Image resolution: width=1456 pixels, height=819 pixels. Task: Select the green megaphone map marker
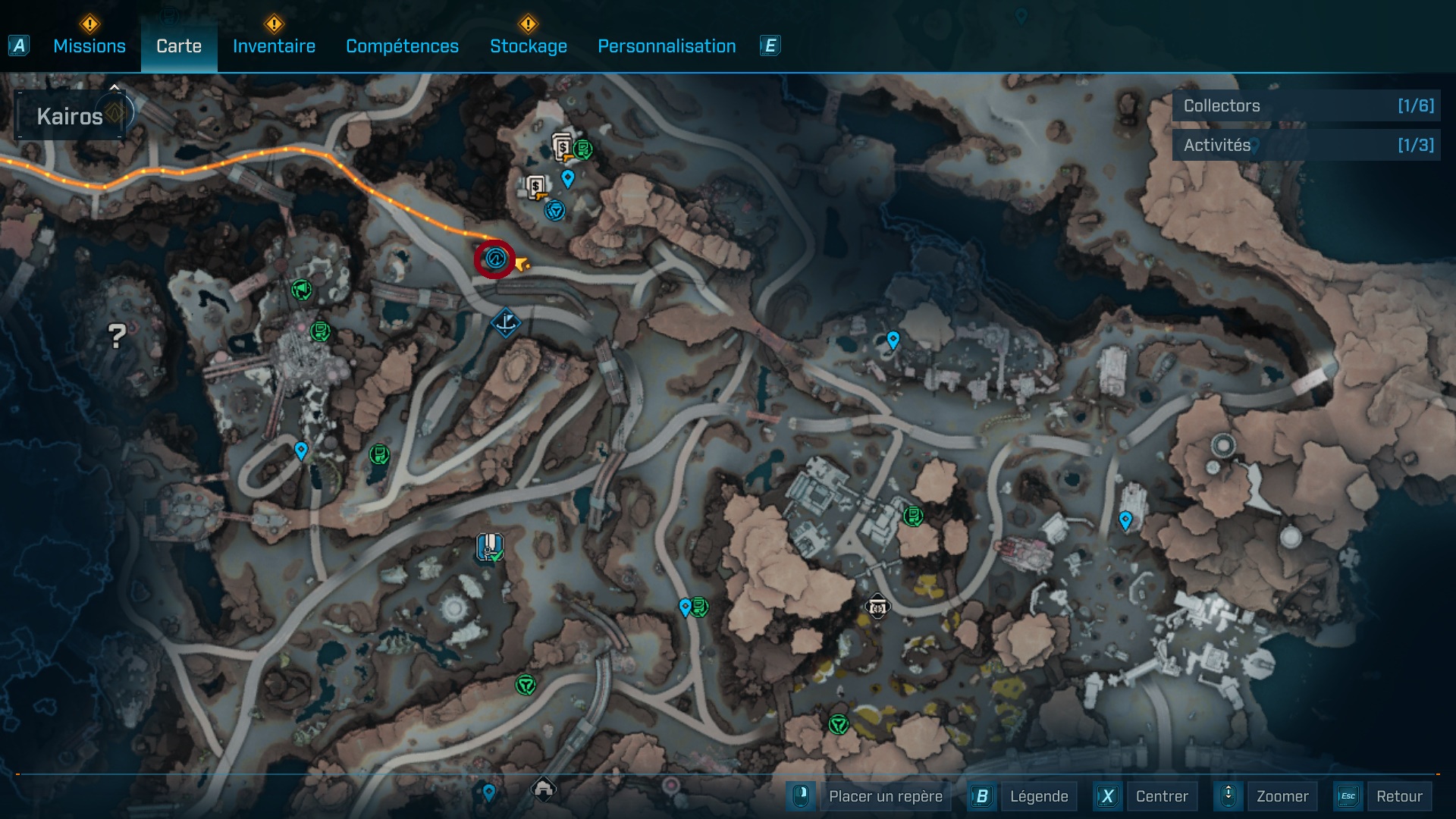tap(301, 289)
